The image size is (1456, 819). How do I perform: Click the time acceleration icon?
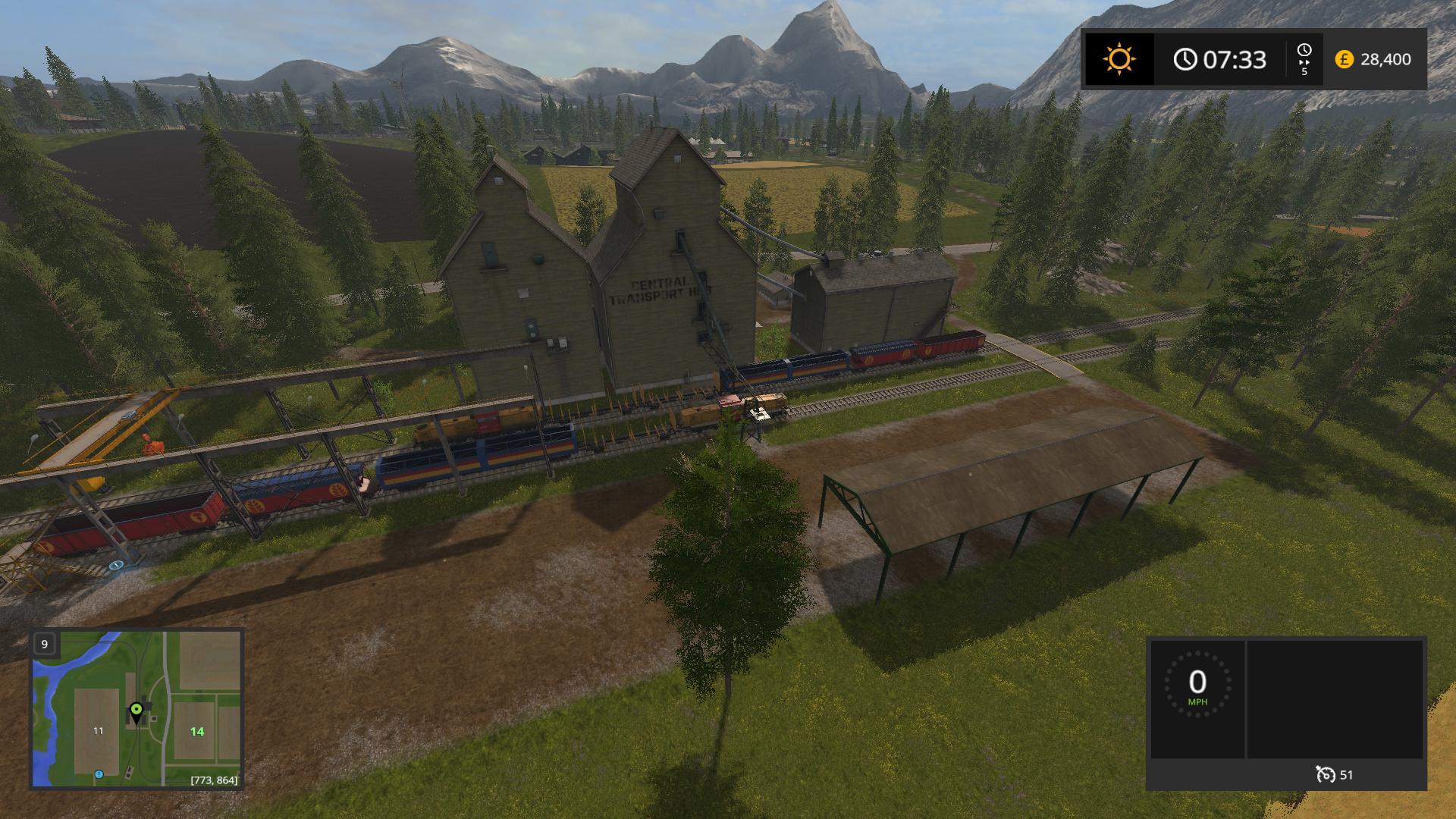pos(1304,59)
